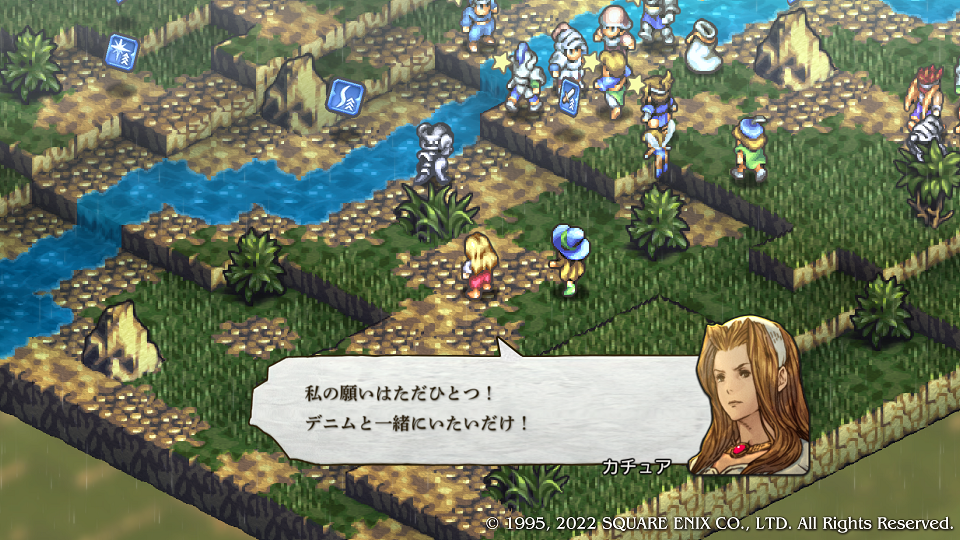Screen dimensions: 960x540
Task: Advance Catiua's dialogue speech bubble
Action: (470, 408)
